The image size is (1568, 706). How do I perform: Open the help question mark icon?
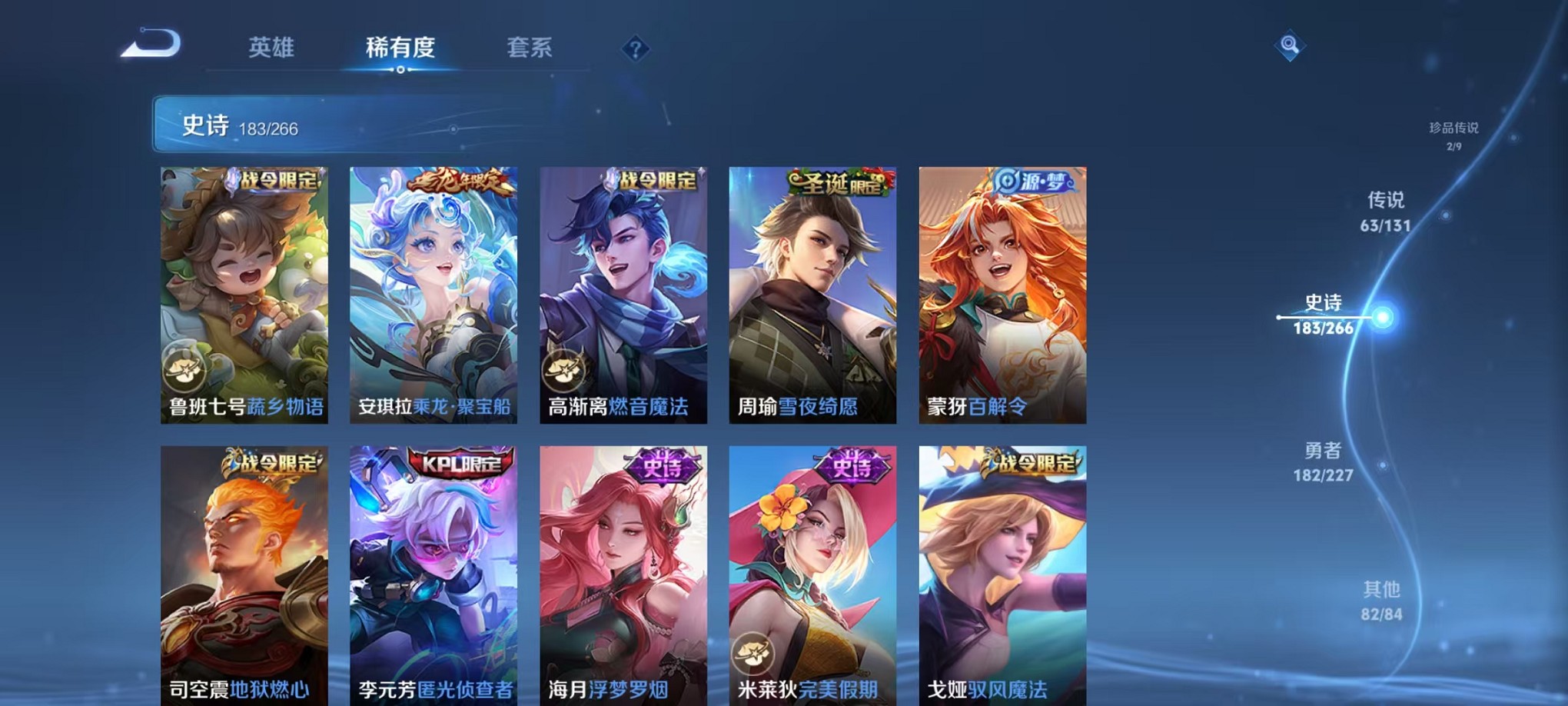pos(635,49)
